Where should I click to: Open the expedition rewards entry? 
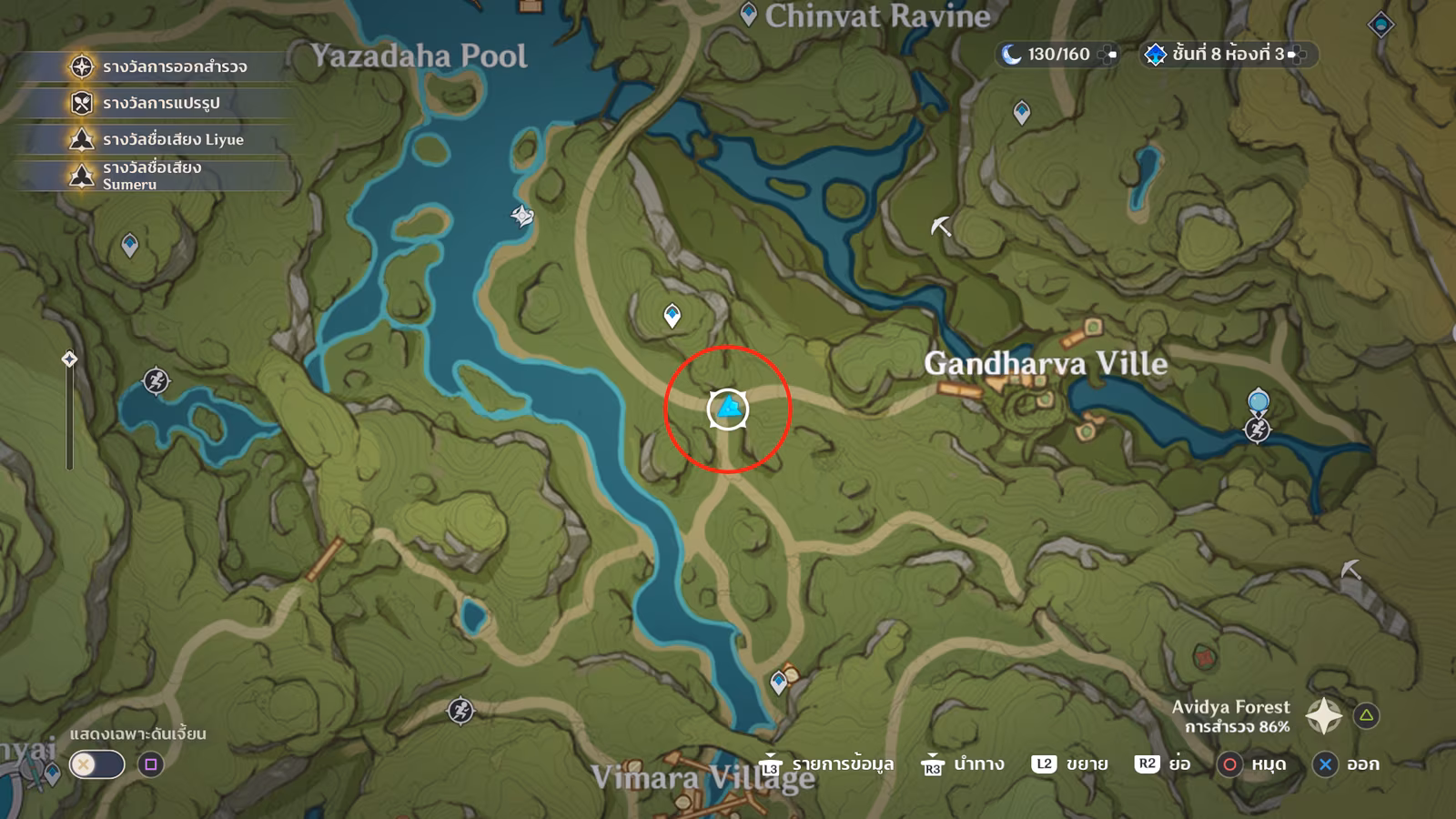(173, 66)
